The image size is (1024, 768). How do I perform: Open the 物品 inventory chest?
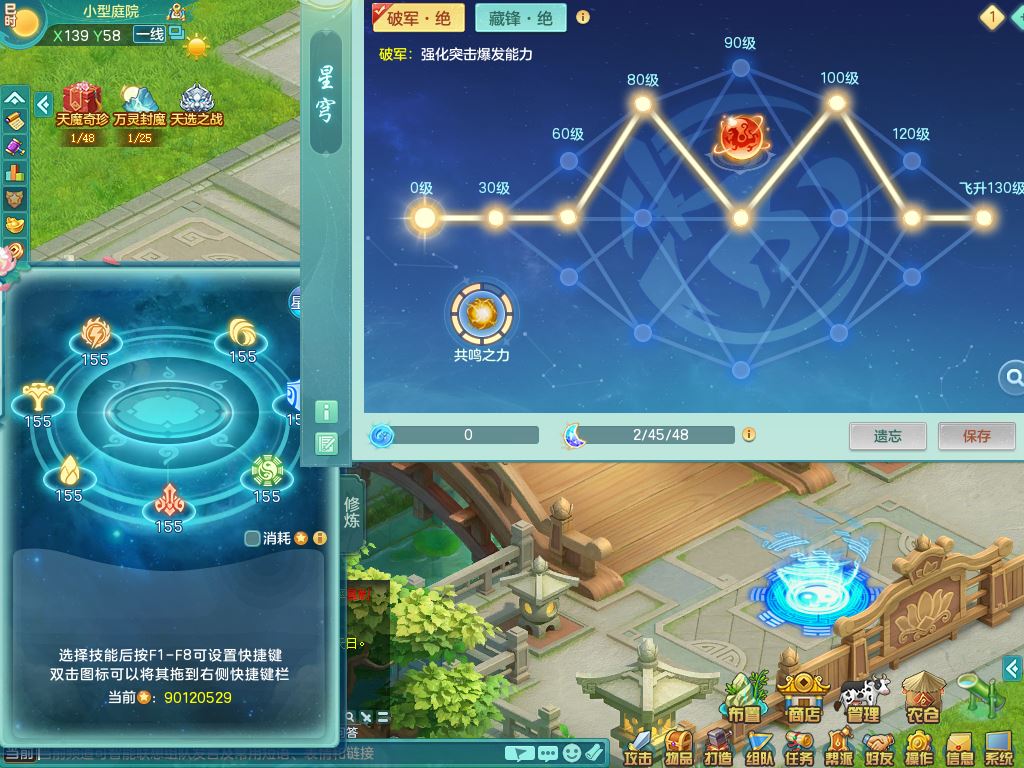coord(679,746)
